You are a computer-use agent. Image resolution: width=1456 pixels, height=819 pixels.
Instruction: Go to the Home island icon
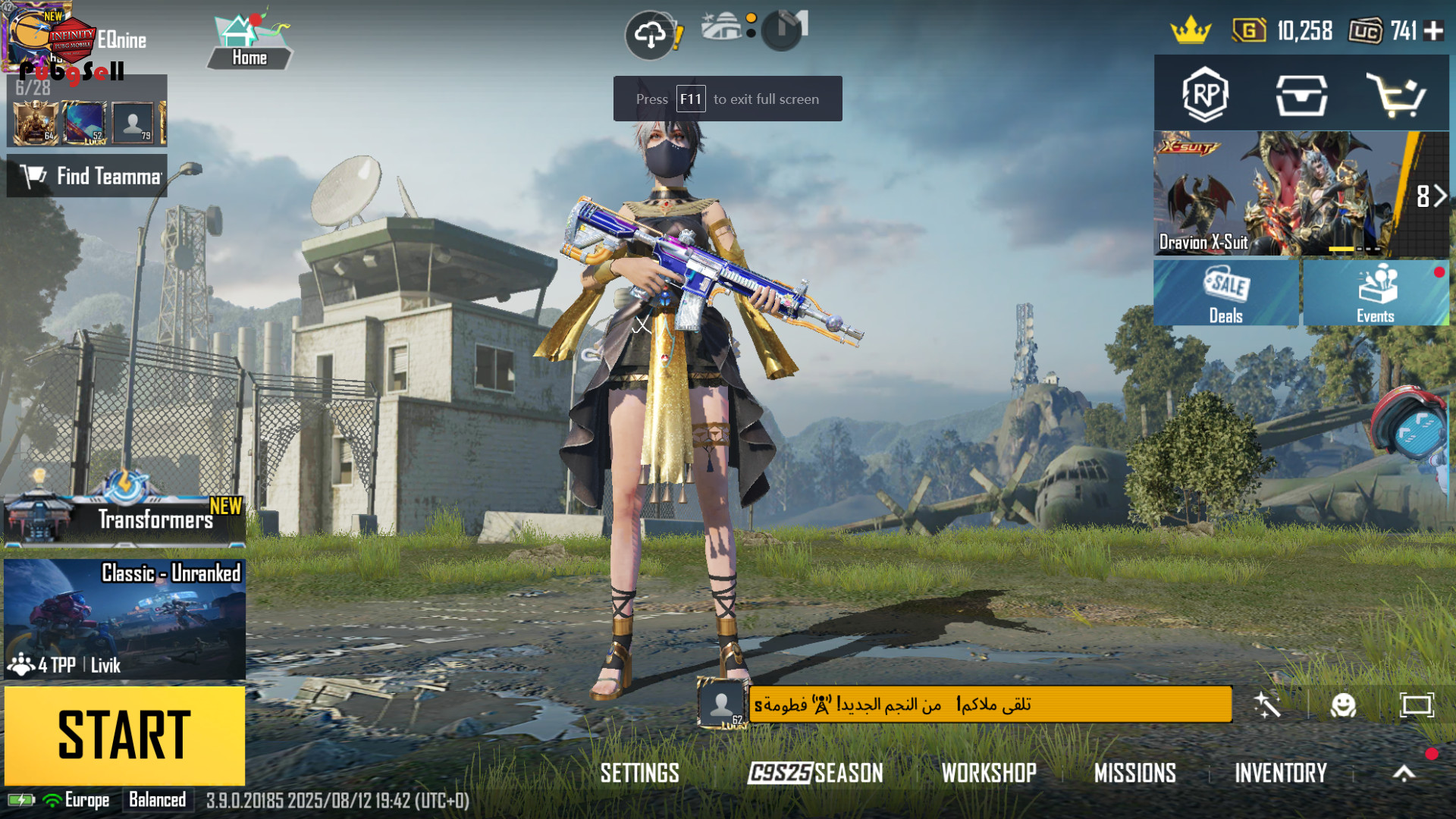pyautogui.click(x=249, y=42)
